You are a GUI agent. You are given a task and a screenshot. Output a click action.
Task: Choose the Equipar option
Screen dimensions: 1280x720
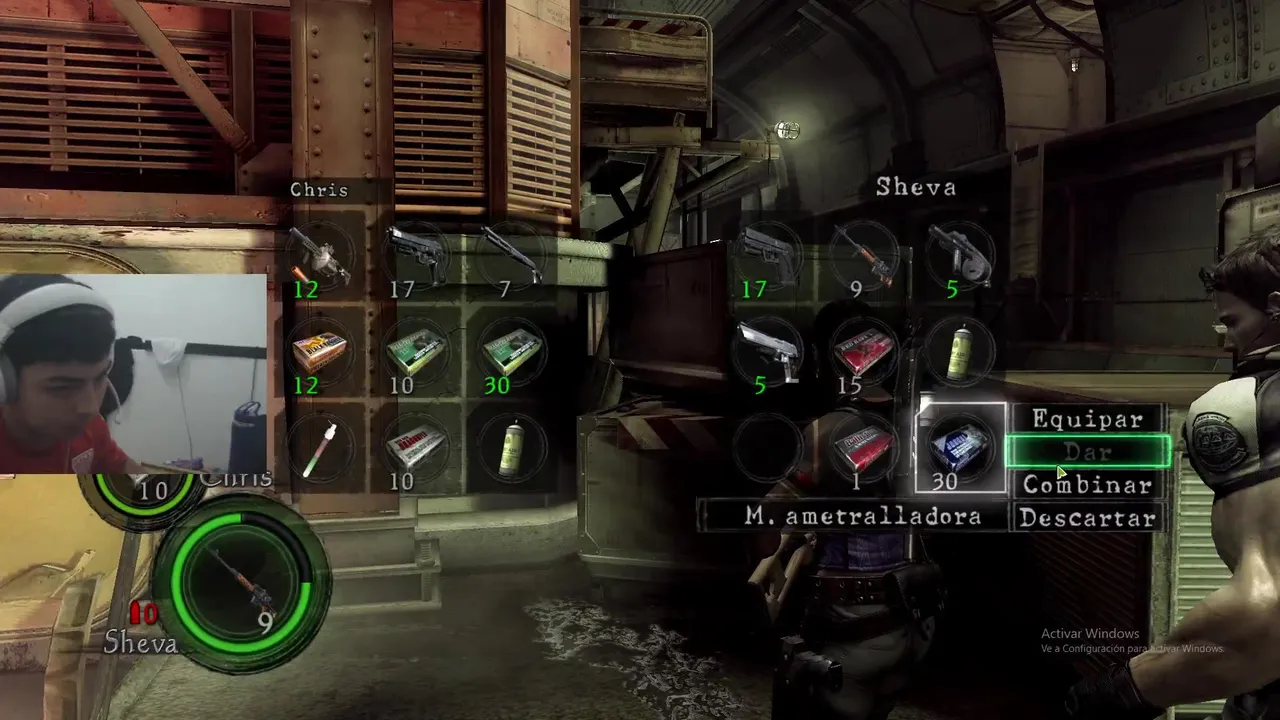click(1087, 419)
